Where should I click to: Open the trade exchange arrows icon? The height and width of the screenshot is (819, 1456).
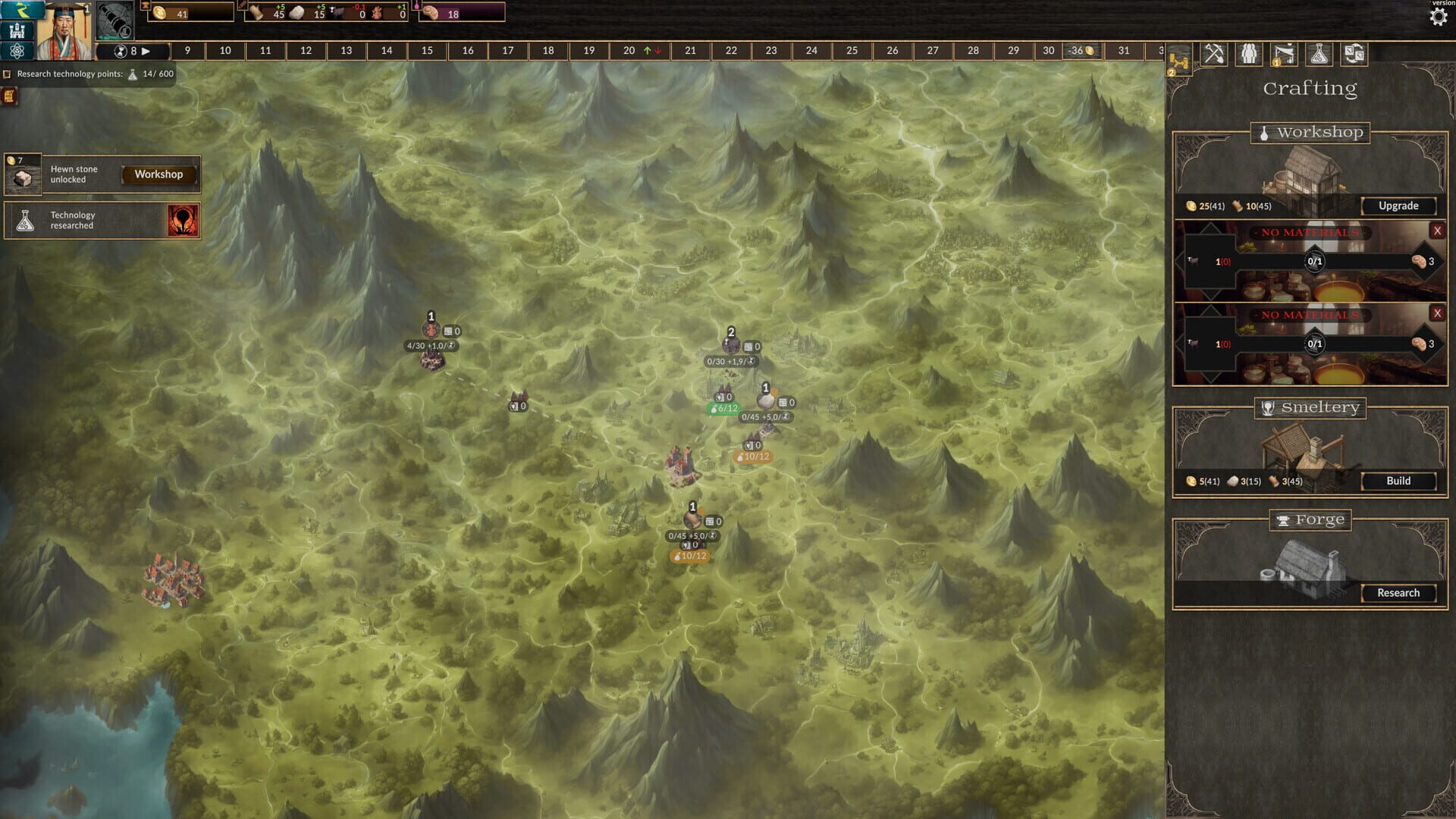(x=1355, y=55)
